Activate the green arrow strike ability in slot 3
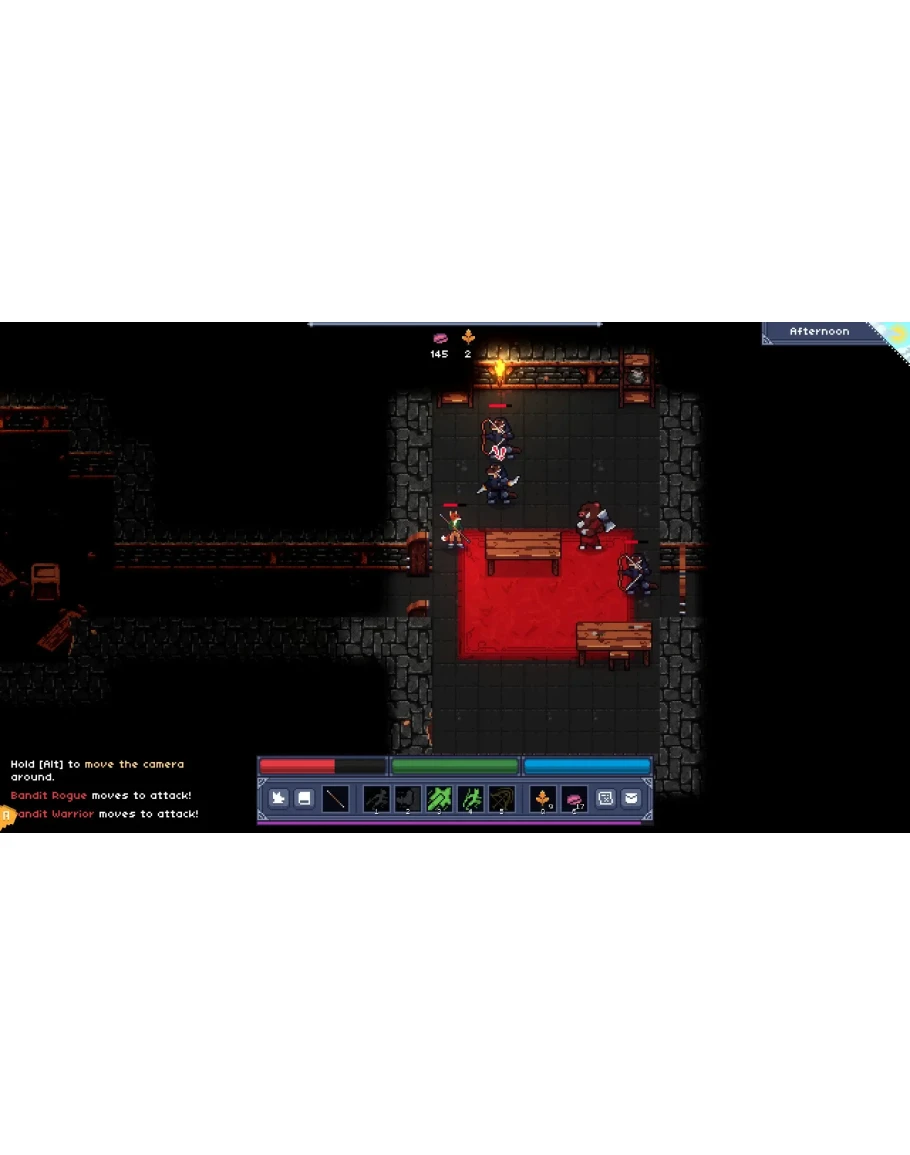Viewport: 910px width, 1155px height. 439,798
